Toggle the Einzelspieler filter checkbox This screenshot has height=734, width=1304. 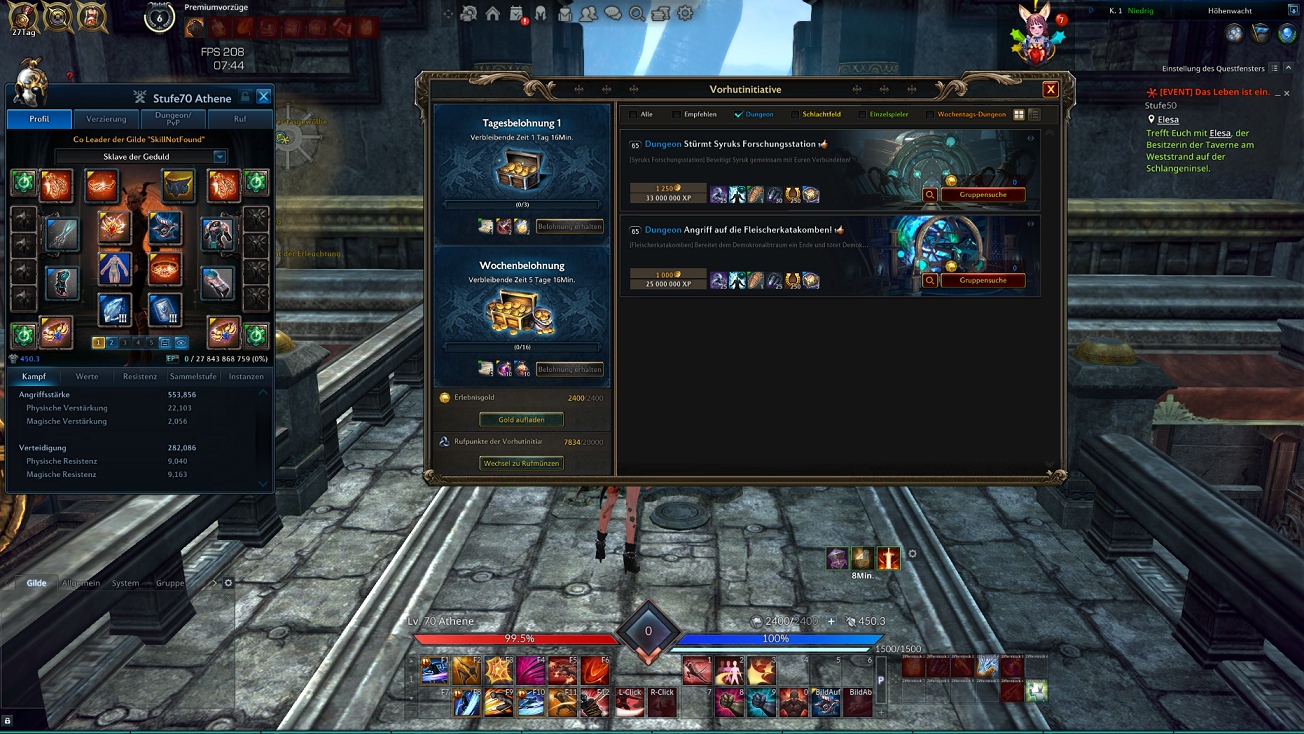862,115
